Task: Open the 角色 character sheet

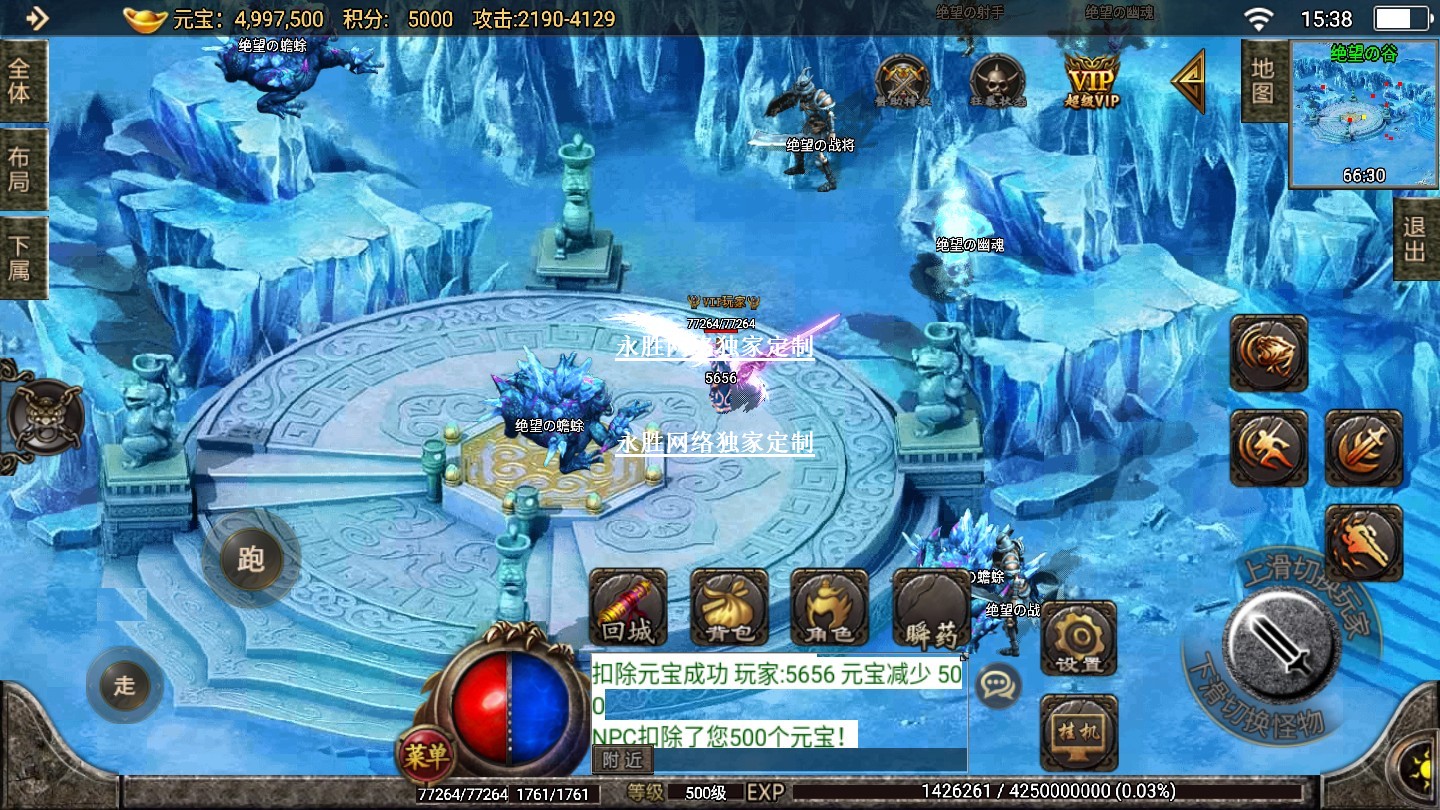Action: (x=829, y=608)
